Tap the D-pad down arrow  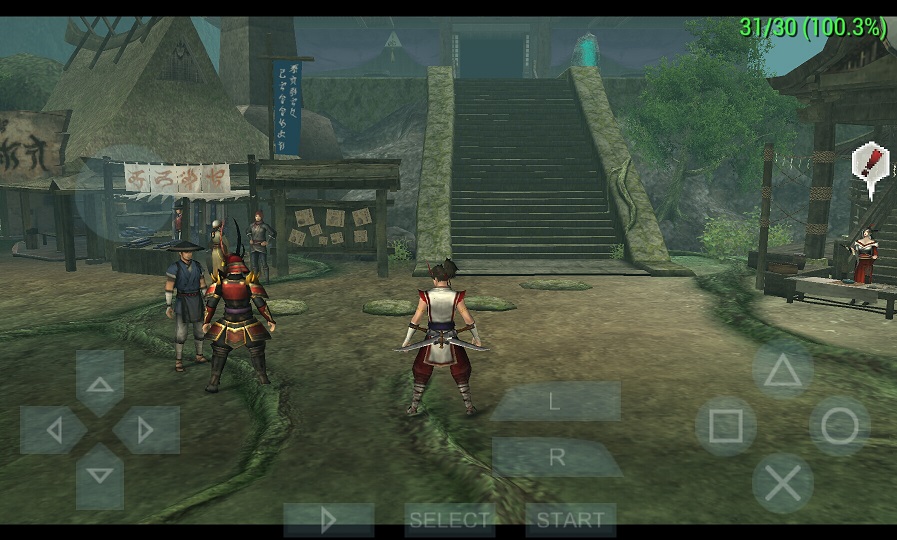point(100,476)
